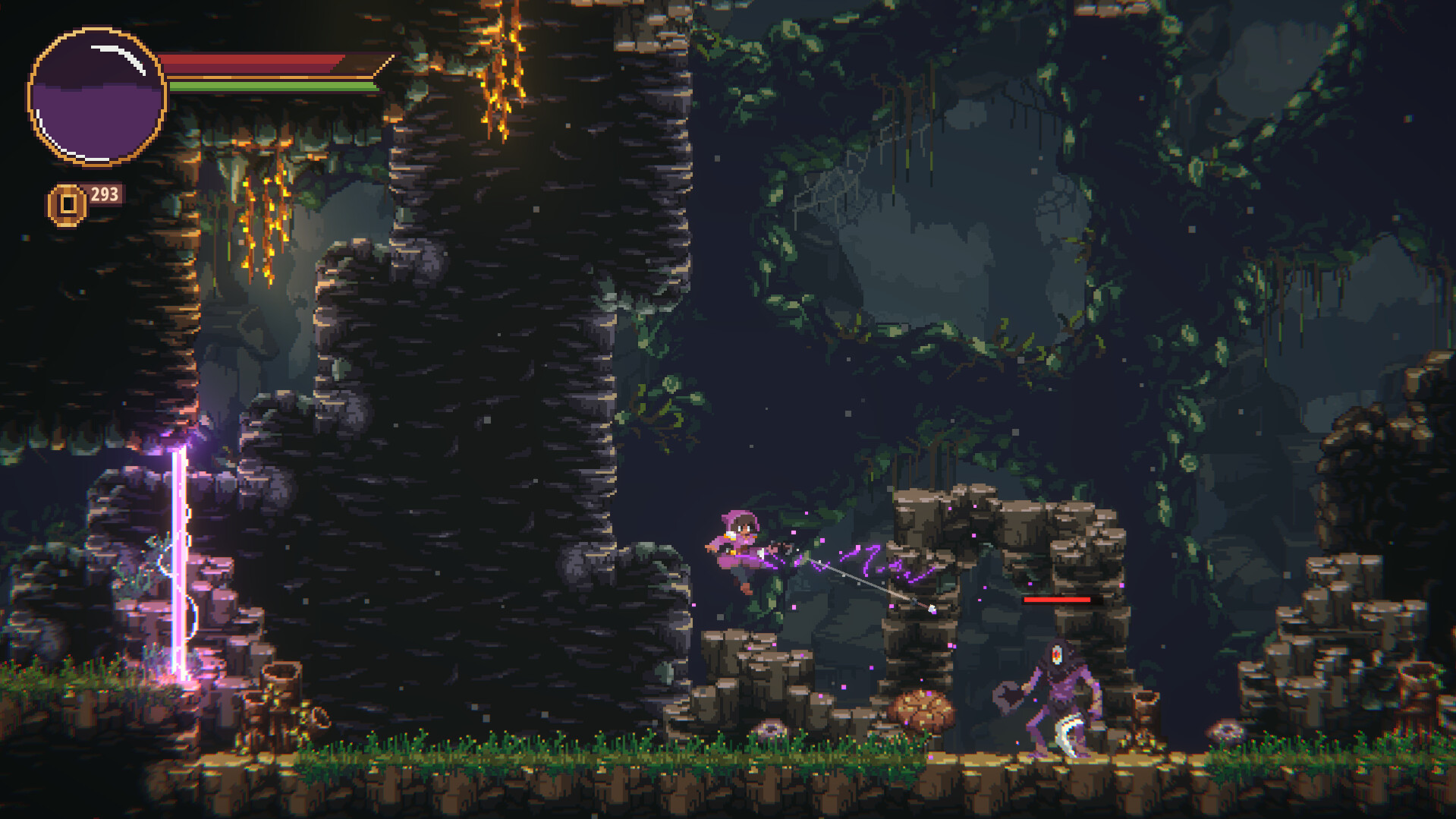
Task: Click the enemy's red health bar
Action: [x=1057, y=600]
